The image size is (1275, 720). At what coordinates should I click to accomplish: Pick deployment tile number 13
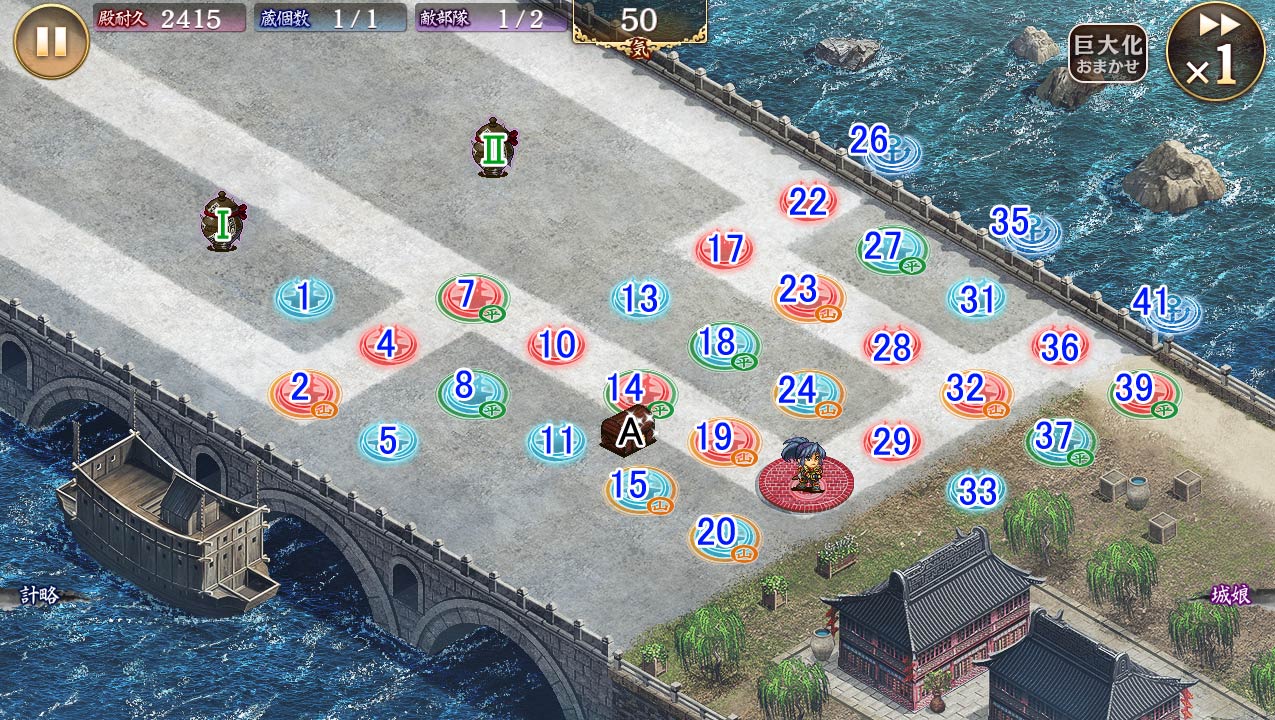[x=640, y=298]
